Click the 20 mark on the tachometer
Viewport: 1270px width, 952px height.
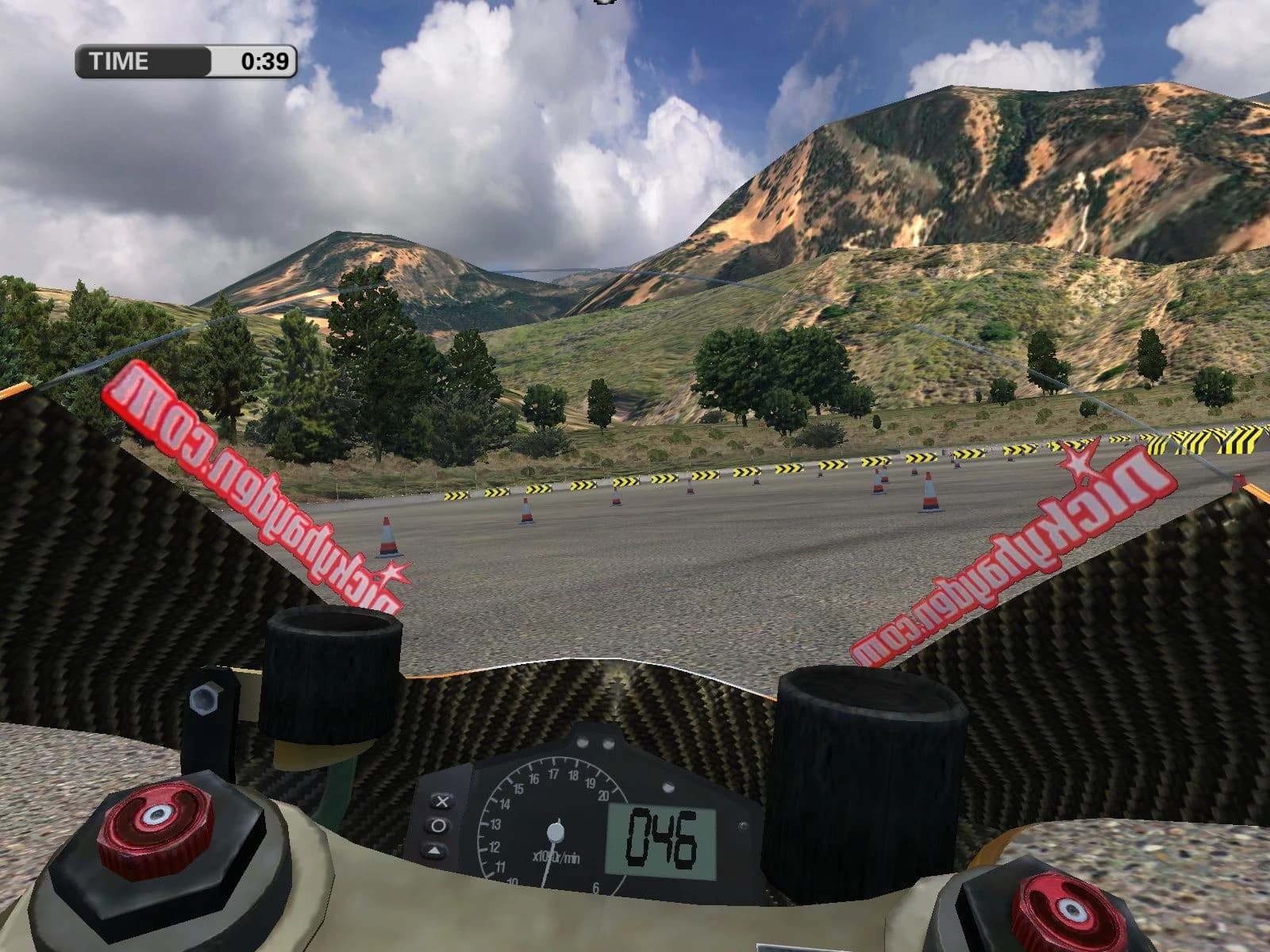605,794
